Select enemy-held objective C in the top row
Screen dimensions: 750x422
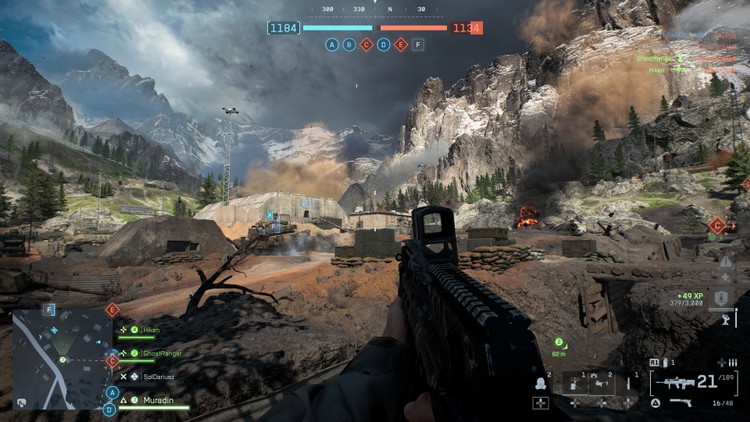(366, 45)
